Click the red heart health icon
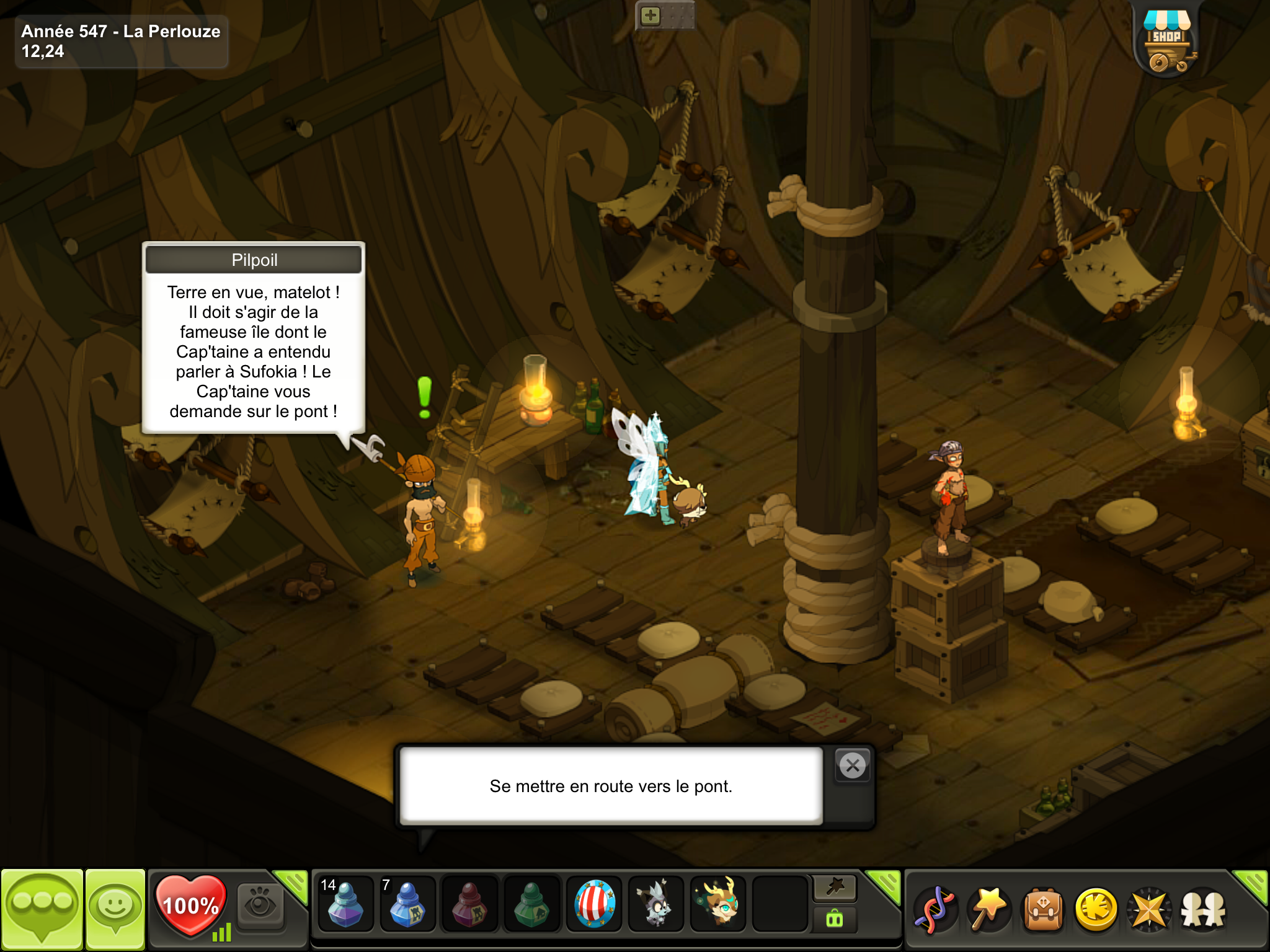The image size is (1270, 952). [190, 906]
